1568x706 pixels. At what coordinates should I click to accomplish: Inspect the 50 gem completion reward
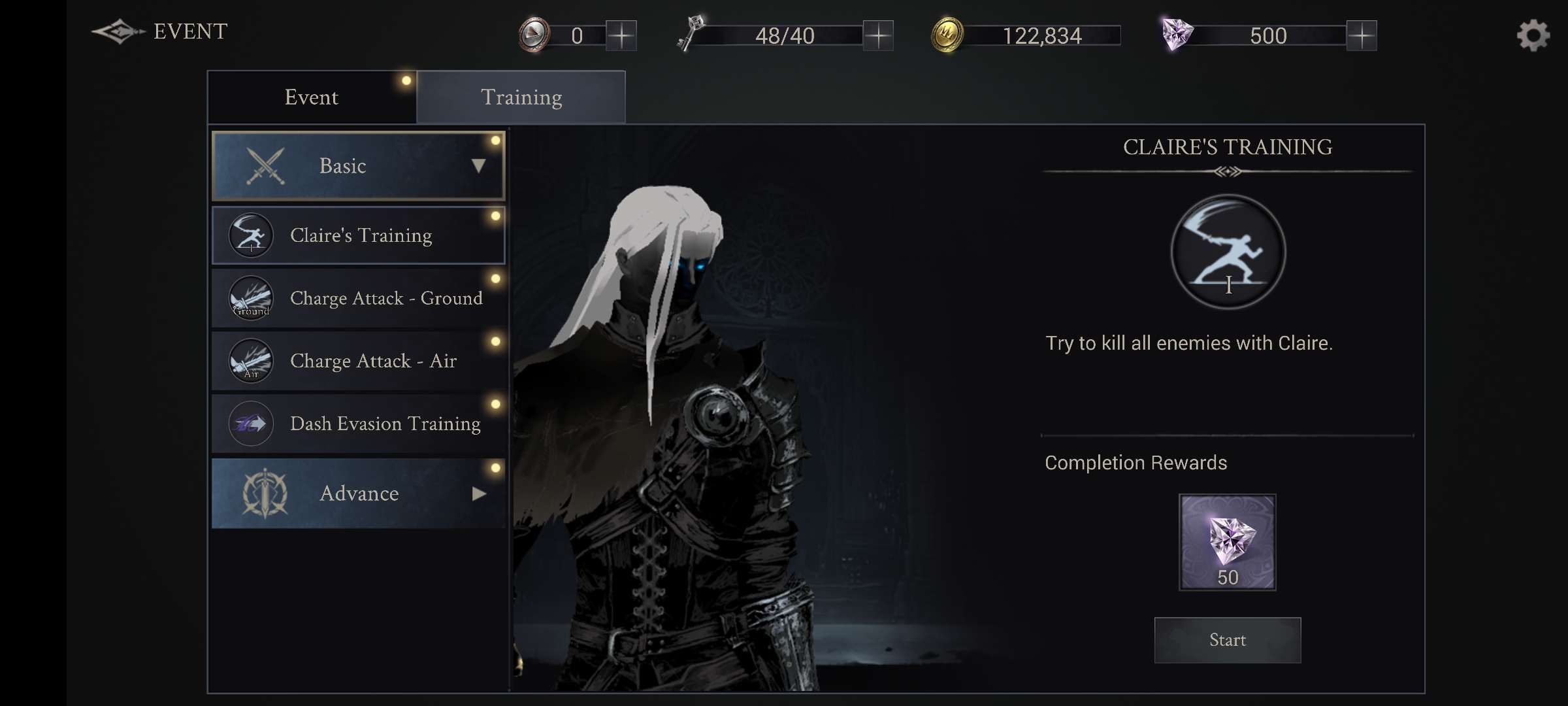click(x=1227, y=542)
